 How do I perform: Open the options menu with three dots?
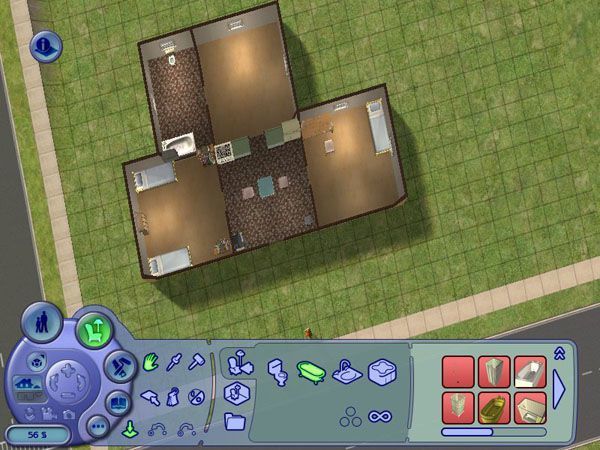(x=98, y=425)
